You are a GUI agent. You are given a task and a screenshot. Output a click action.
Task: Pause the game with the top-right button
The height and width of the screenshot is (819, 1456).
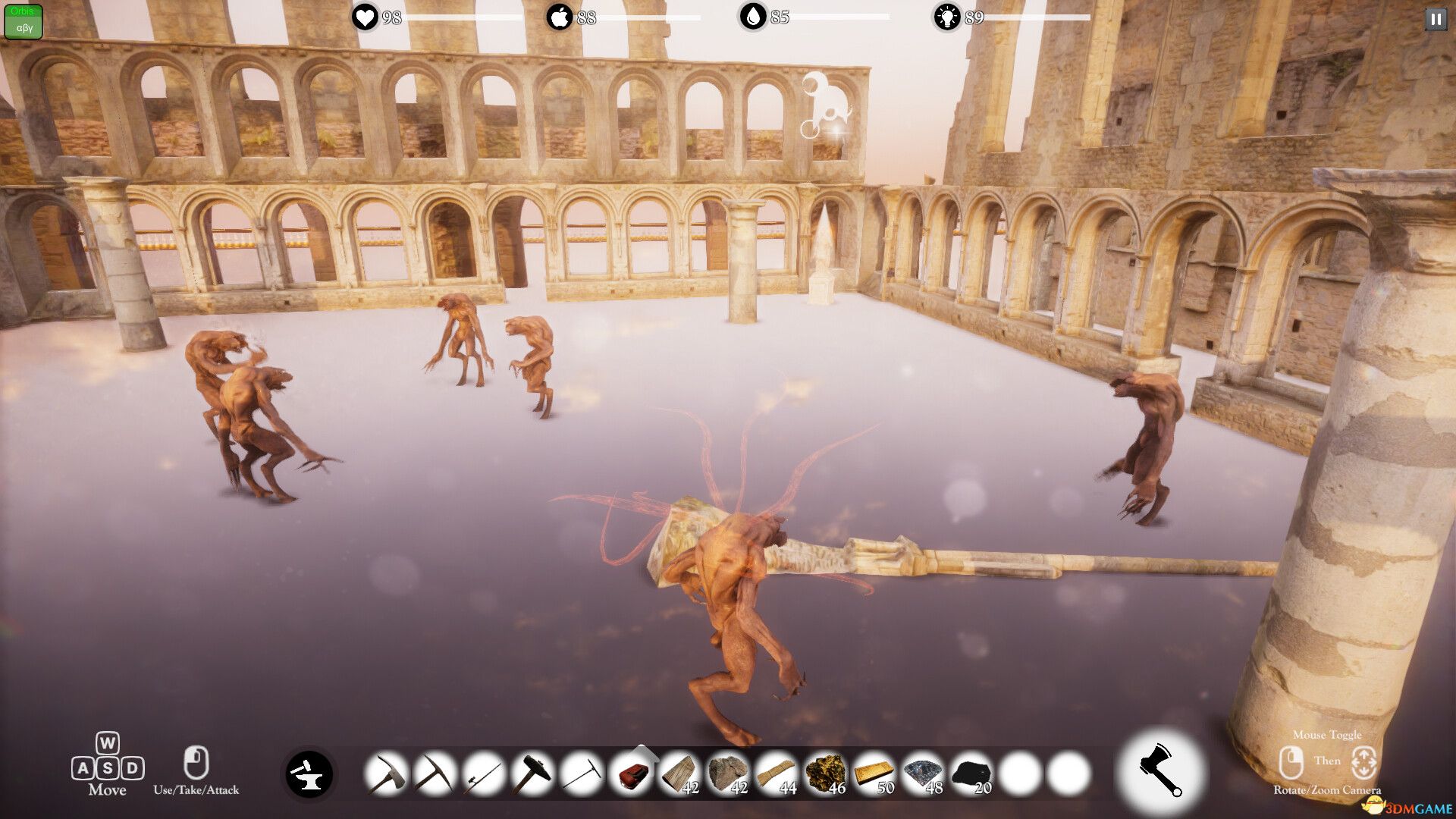[1436, 19]
